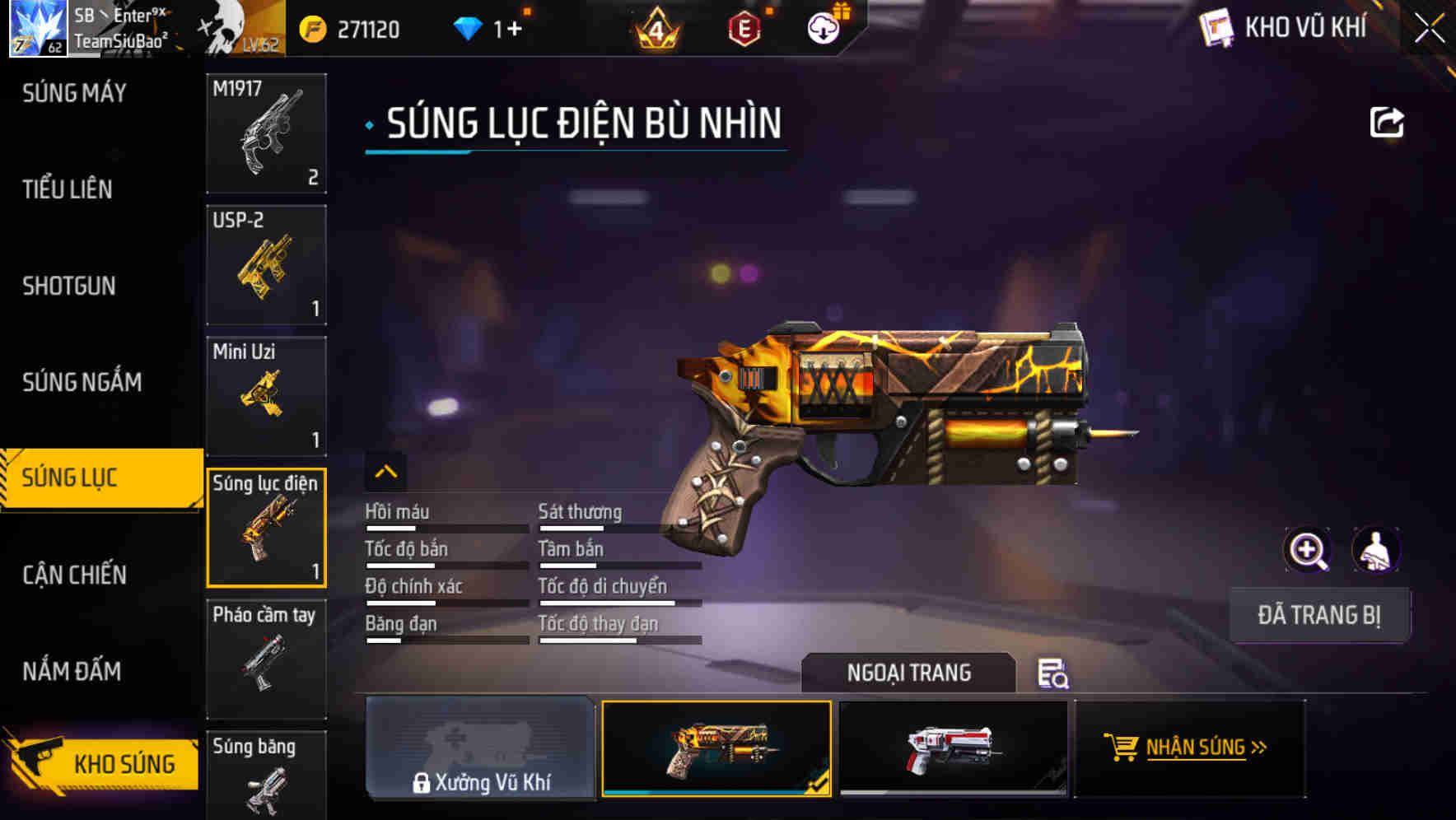Open the share icon for this weapon
This screenshot has height=820, width=1456.
point(1388,121)
